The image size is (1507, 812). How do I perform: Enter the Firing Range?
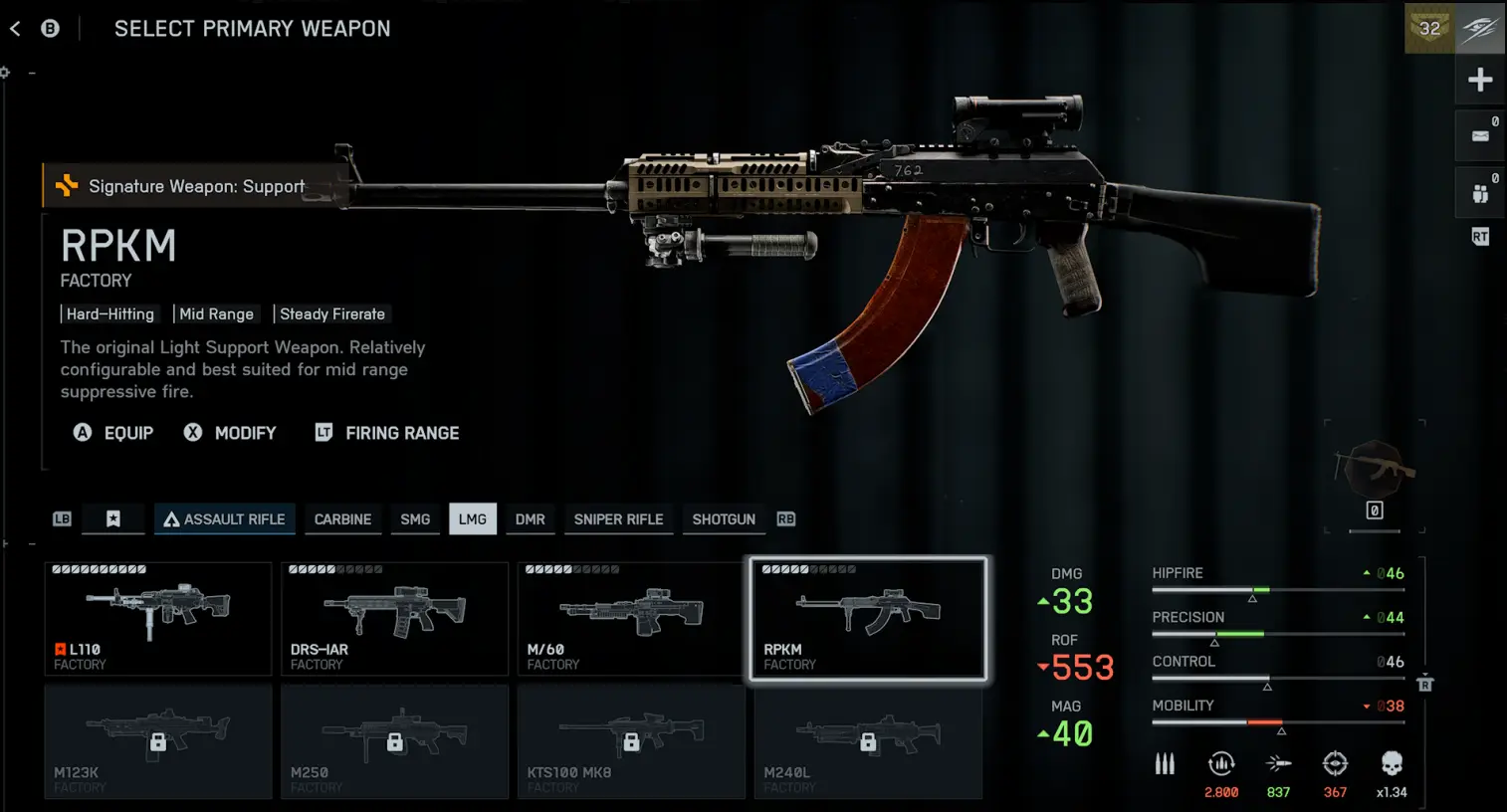pos(387,433)
